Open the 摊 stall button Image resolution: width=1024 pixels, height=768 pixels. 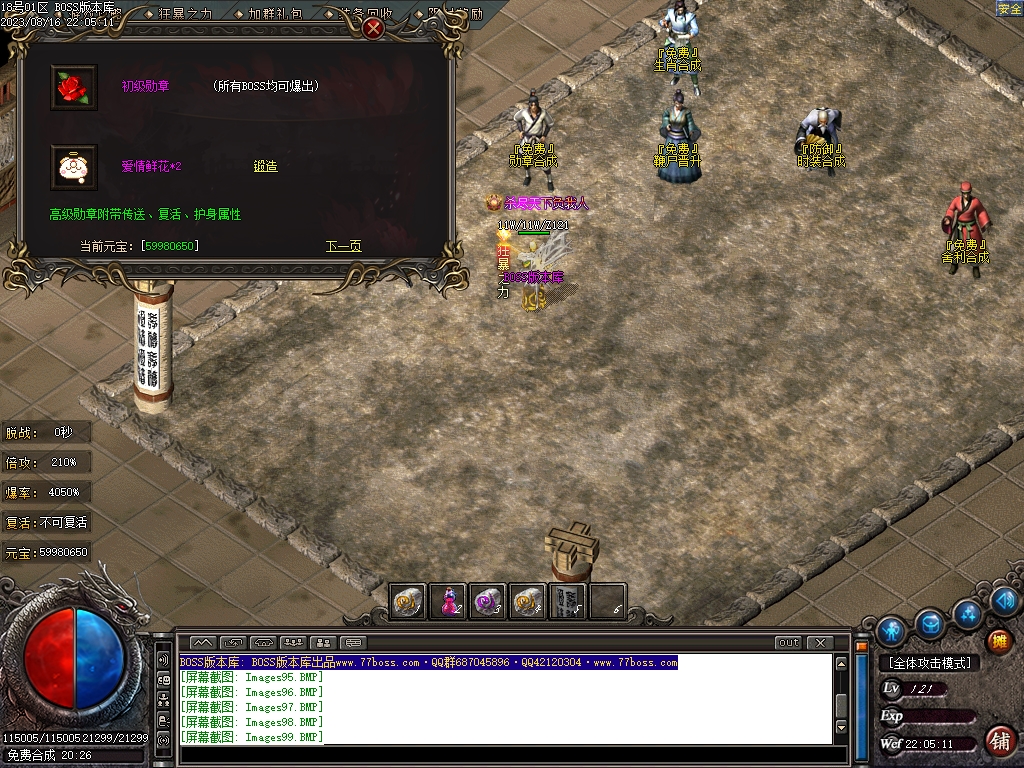[x=998, y=641]
